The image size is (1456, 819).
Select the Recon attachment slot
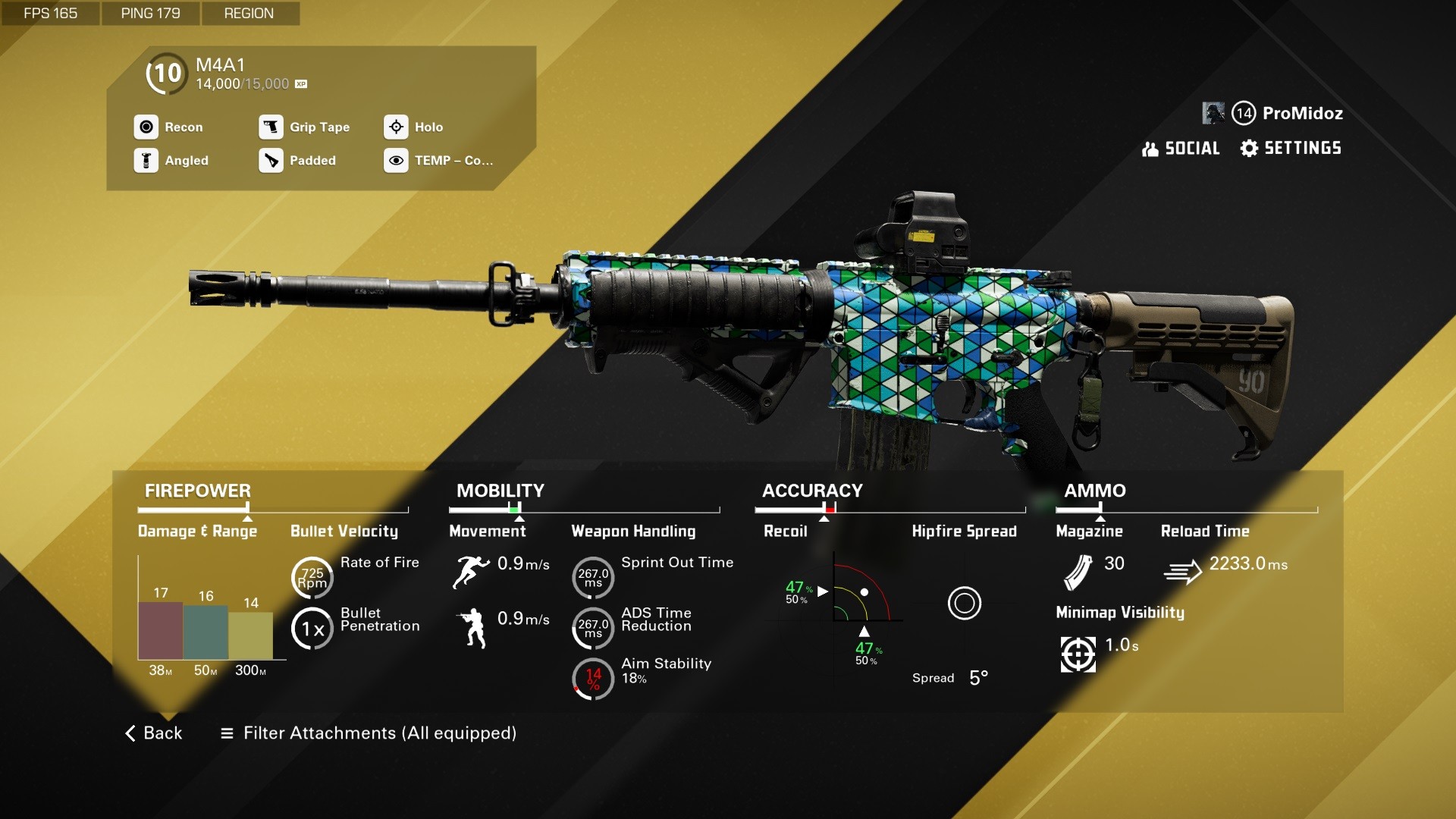169,127
